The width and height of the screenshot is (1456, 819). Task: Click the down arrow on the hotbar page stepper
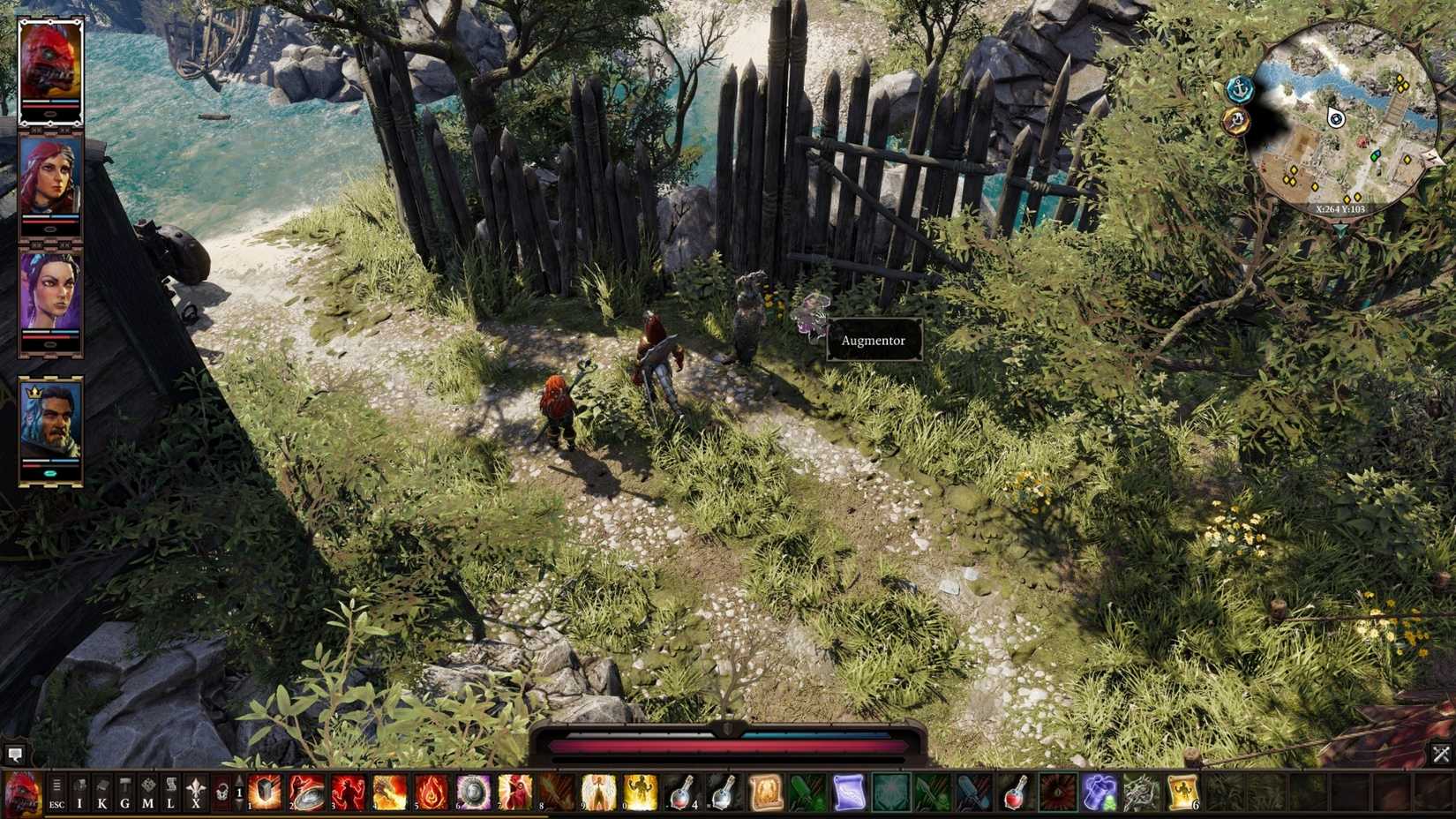tap(239, 805)
